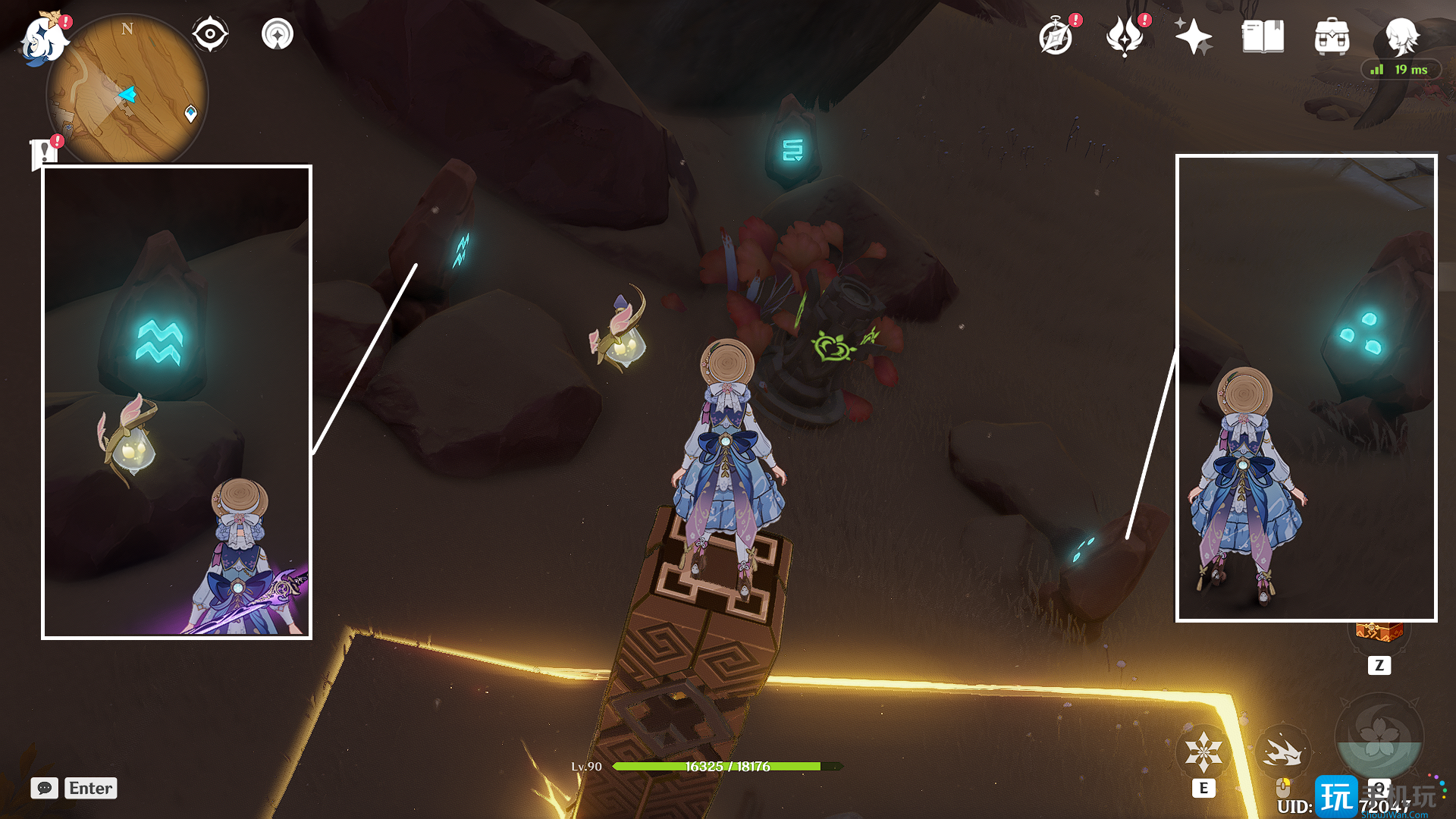1456x819 pixels.
Task: Open the battle pass winged icon
Action: tap(1125, 36)
